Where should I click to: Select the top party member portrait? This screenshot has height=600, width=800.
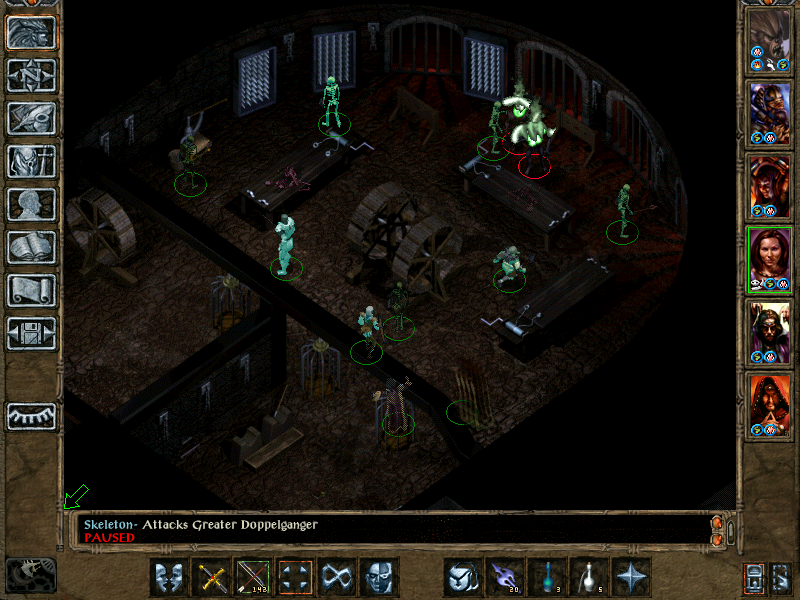click(x=769, y=39)
